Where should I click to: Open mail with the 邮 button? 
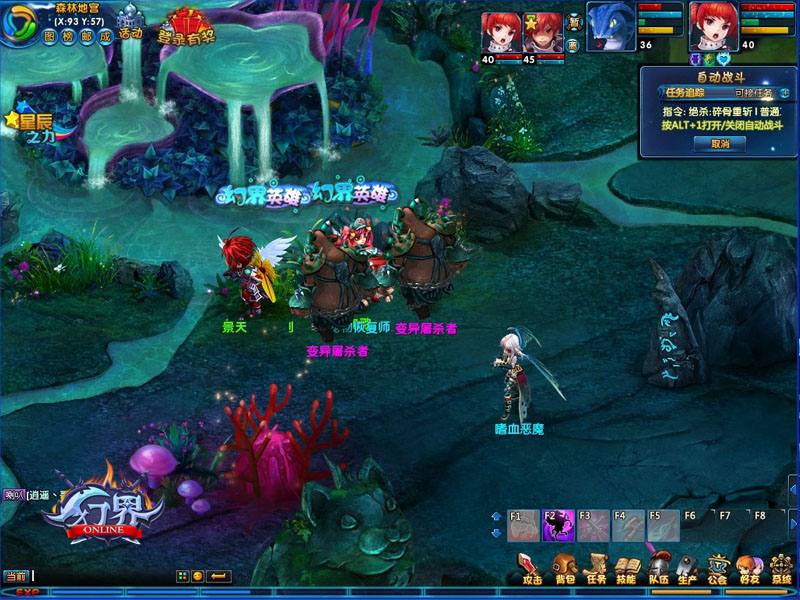pos(87,37)
